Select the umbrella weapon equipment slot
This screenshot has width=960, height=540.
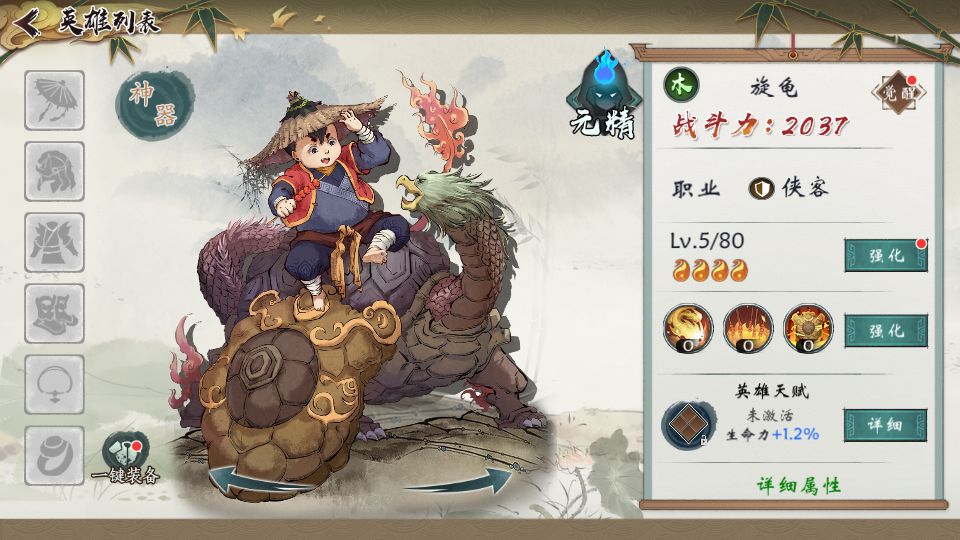[54, 100]
